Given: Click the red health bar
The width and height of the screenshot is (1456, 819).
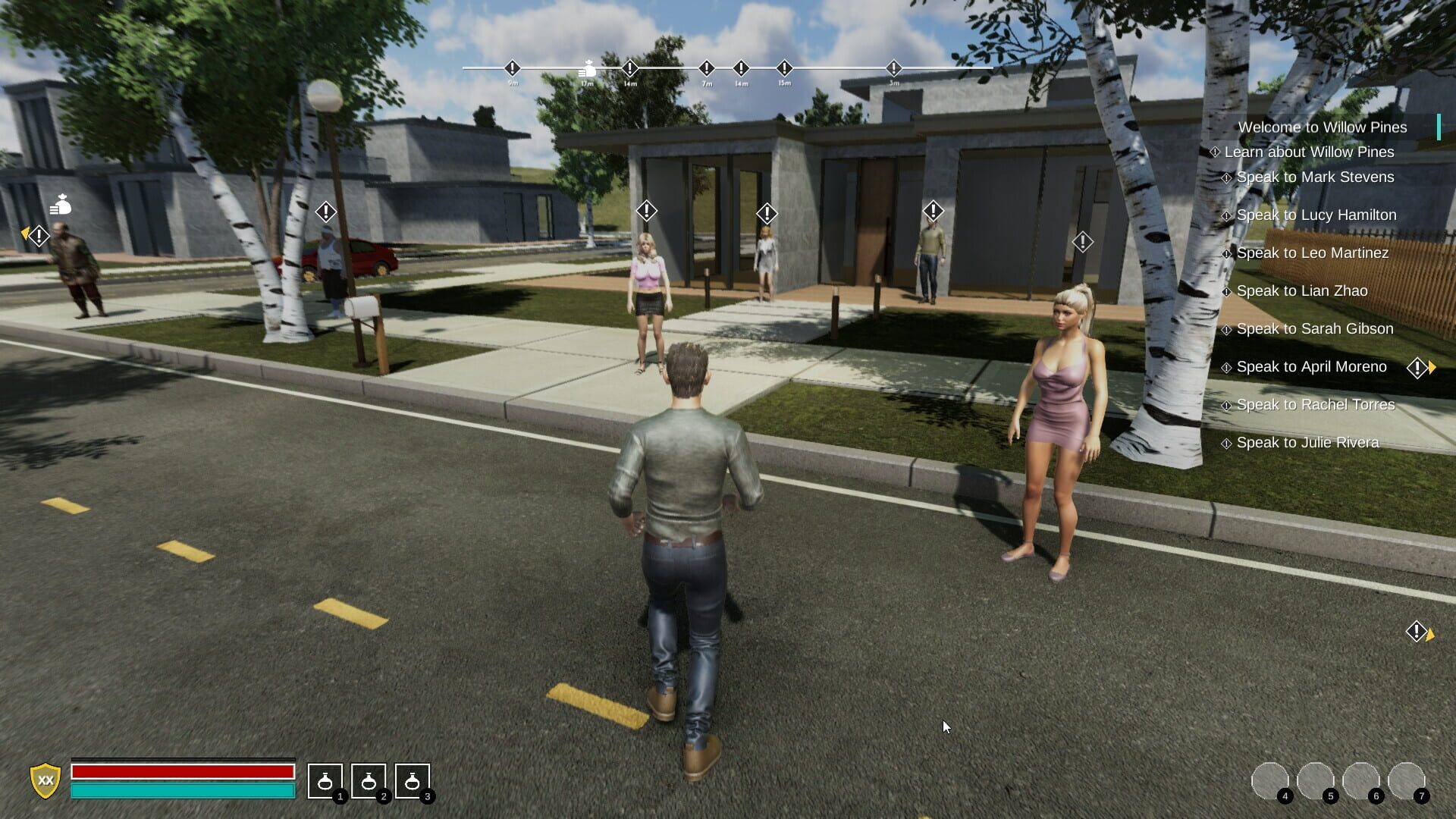Looking at the screenshot, I should click(x=182, y=773).
